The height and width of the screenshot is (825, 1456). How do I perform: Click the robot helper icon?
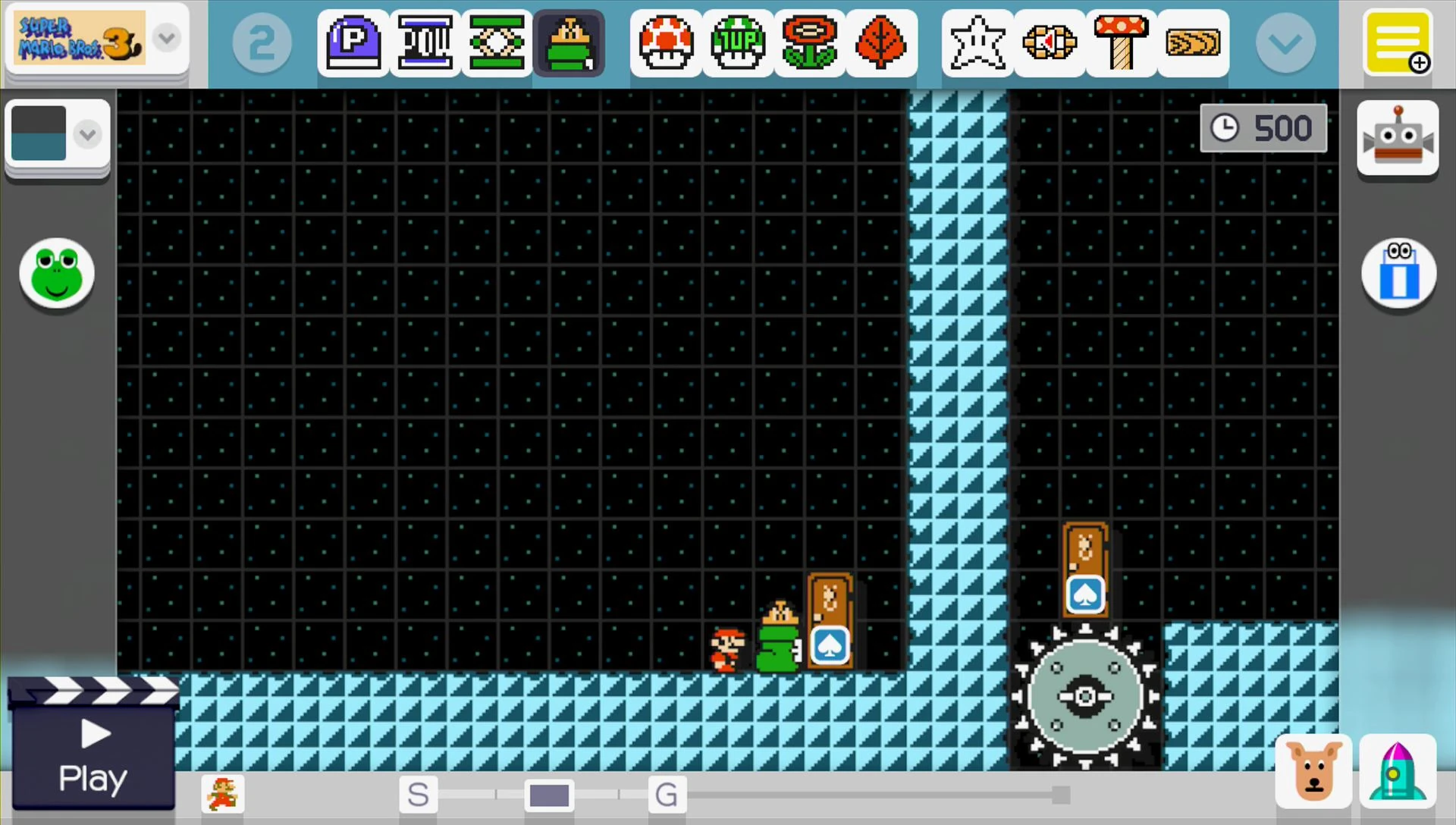click(x=1398, y=139)
